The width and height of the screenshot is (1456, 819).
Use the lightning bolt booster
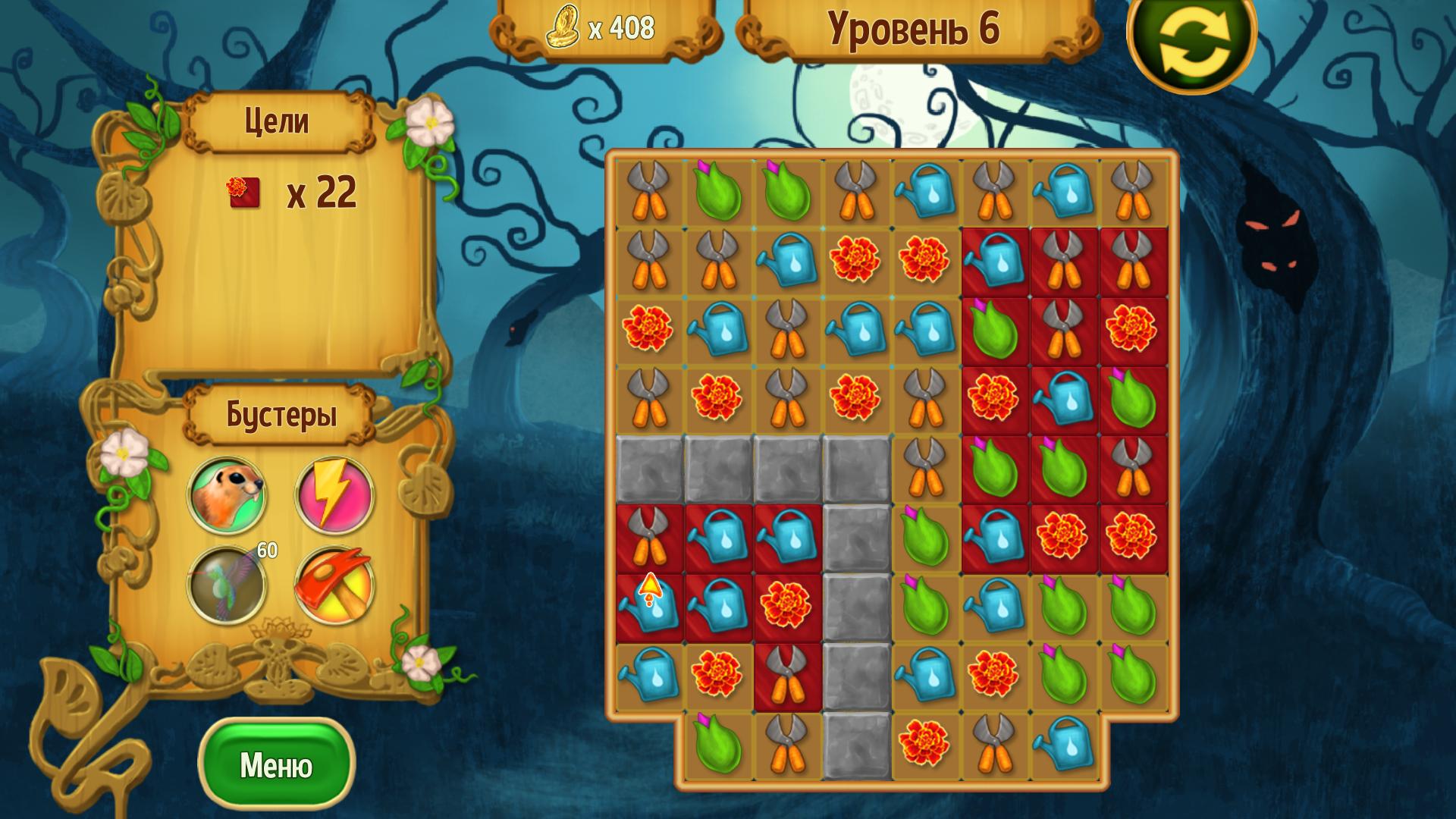point(334,494)
